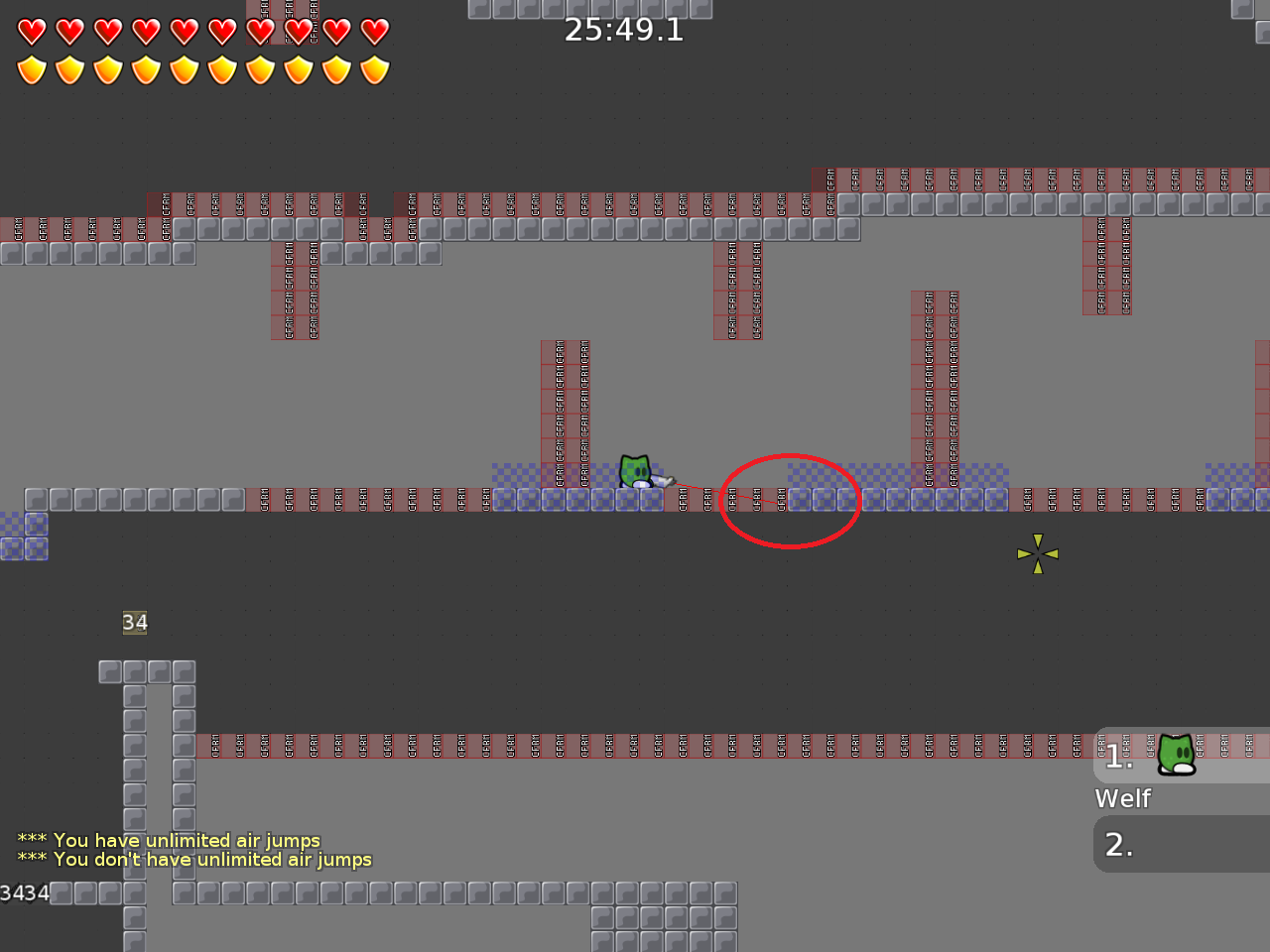Click the yellow crosshair marker
The height and width of the screenshot is (952, 1270).
tap(1037, 553)
